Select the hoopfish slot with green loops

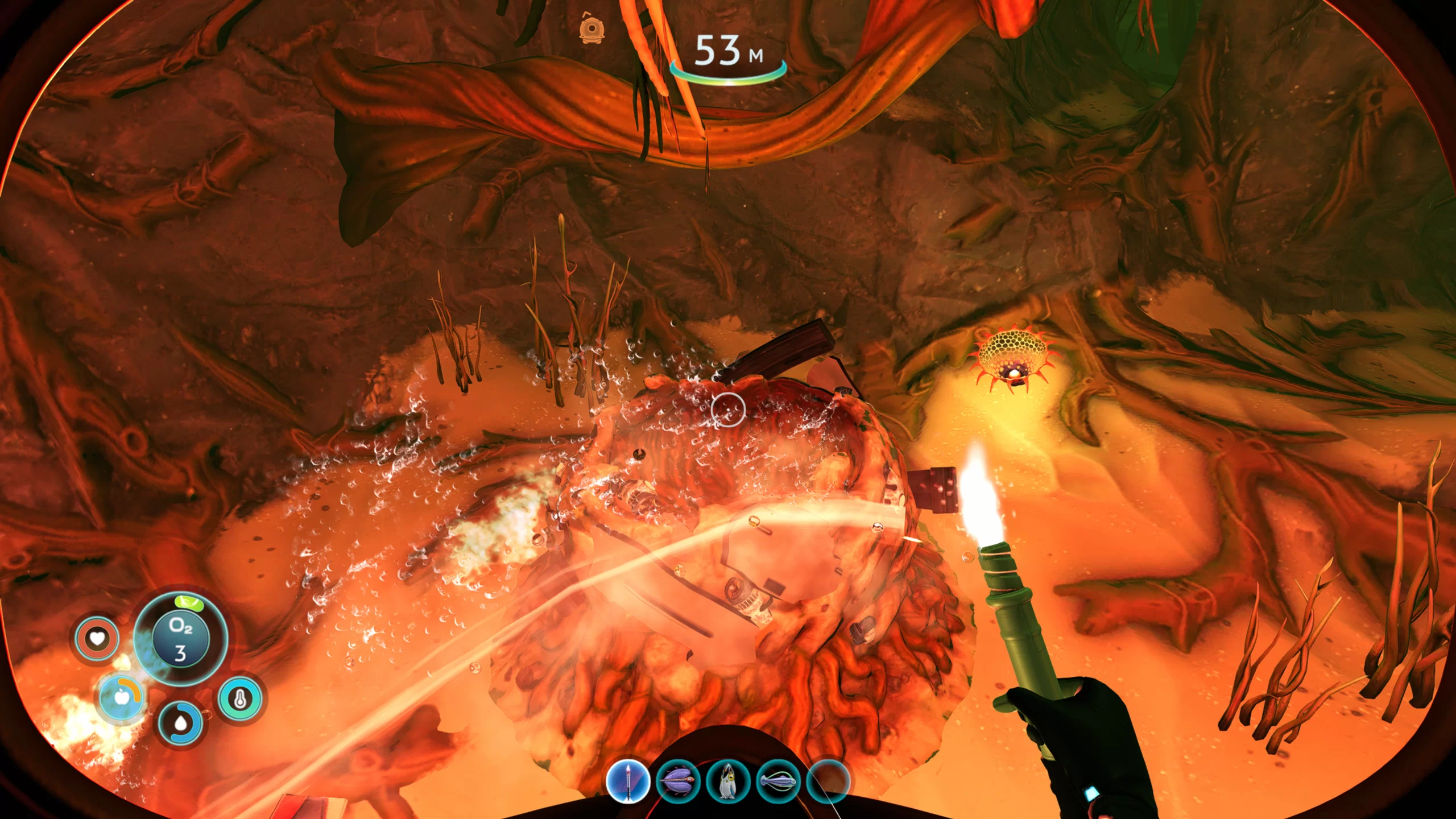pyautogui.click(x=778, y=781)
